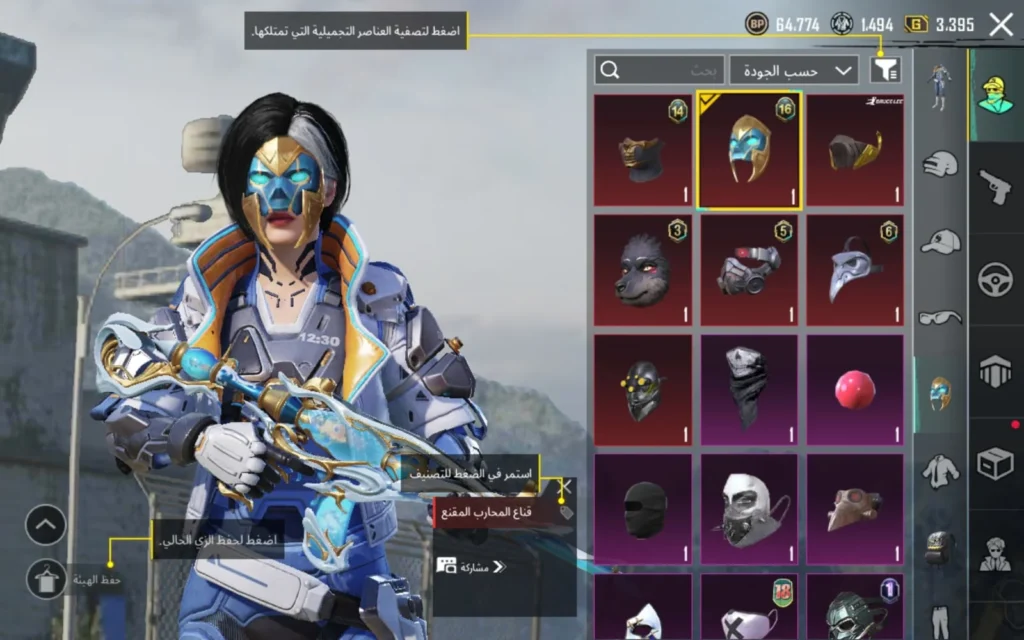1024x640 pixels.
Task: Choose the black skull bandana mask
Action: (749, 390)
